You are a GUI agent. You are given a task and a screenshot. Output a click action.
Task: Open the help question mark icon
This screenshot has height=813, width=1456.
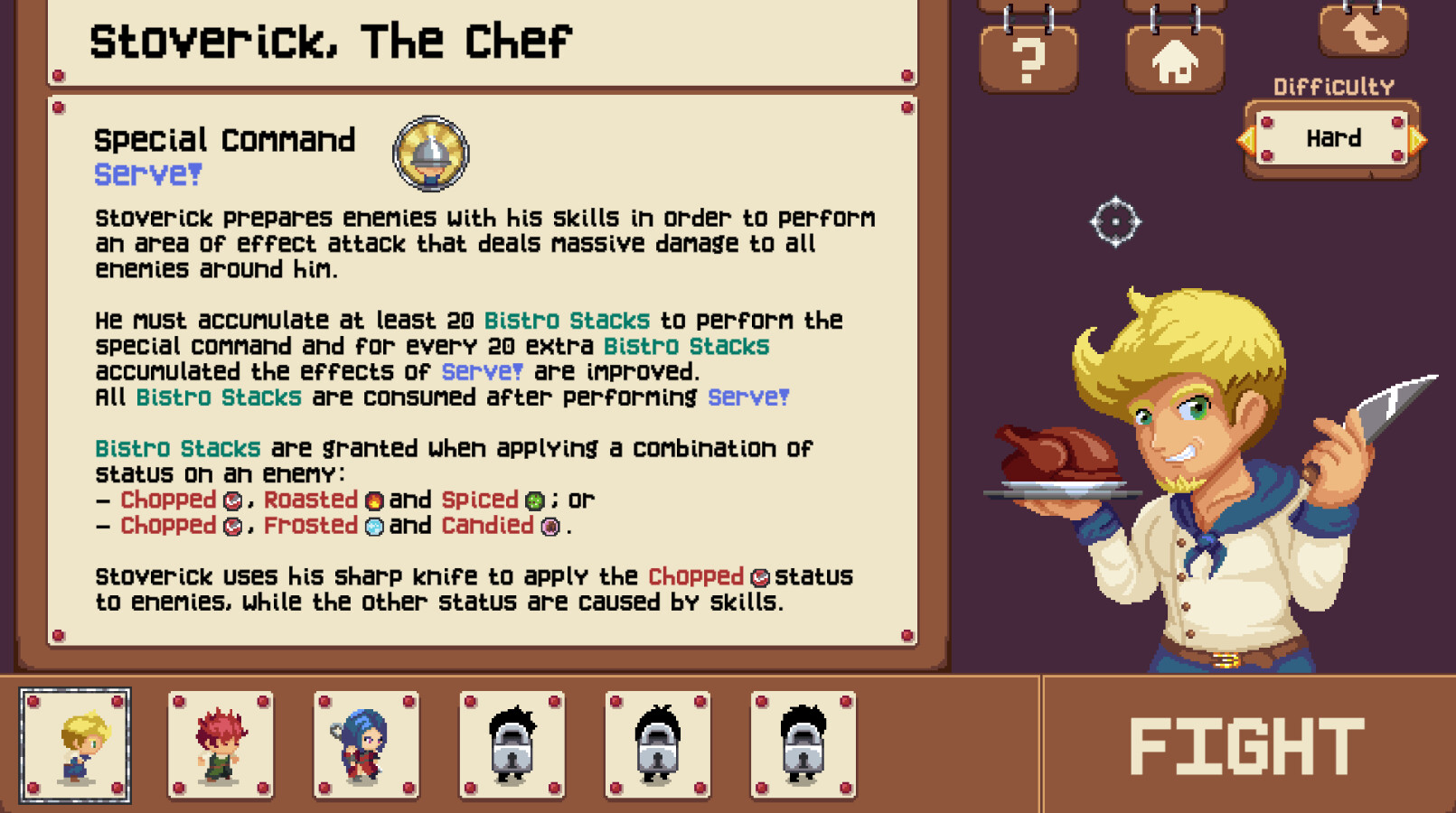click(1029, 57)
